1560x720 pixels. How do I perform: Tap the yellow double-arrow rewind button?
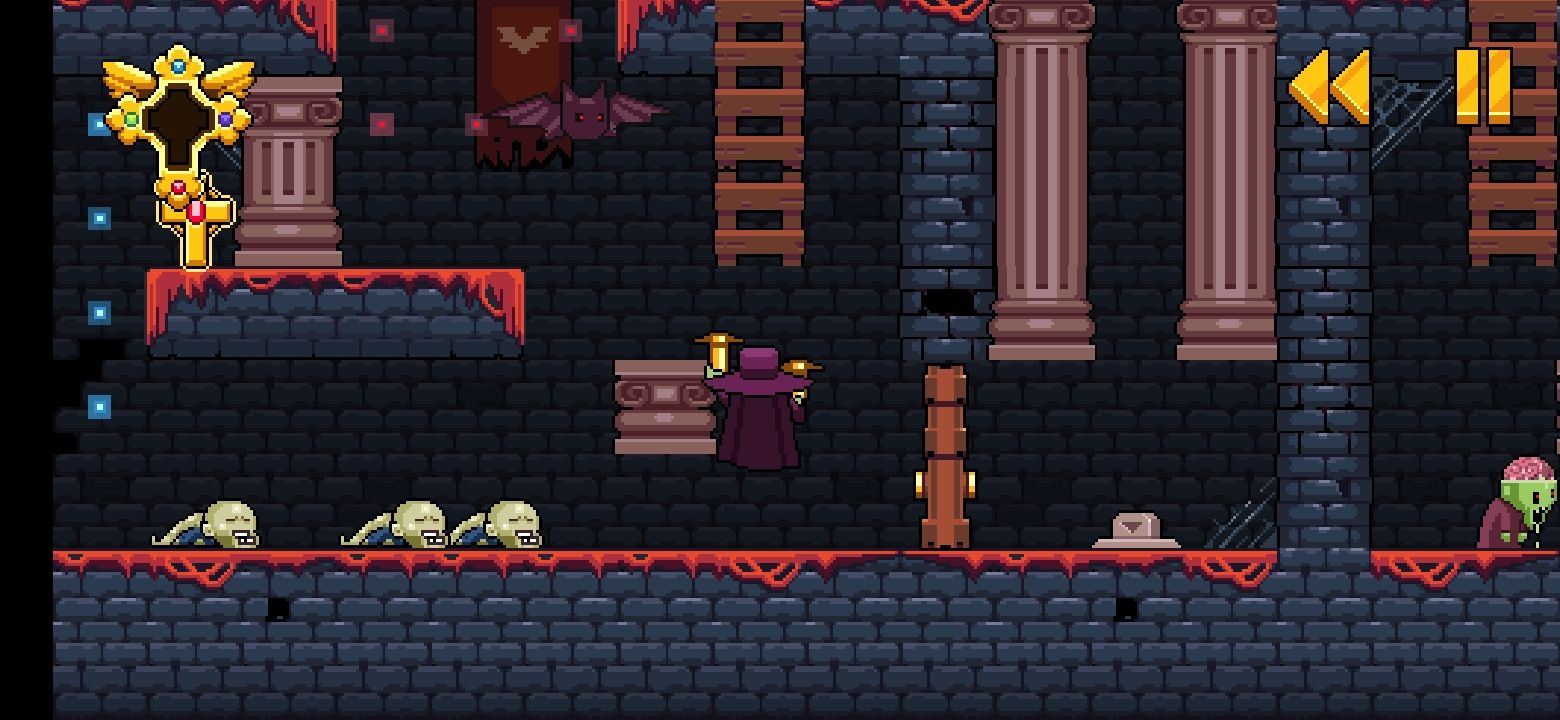[1330, 88]
